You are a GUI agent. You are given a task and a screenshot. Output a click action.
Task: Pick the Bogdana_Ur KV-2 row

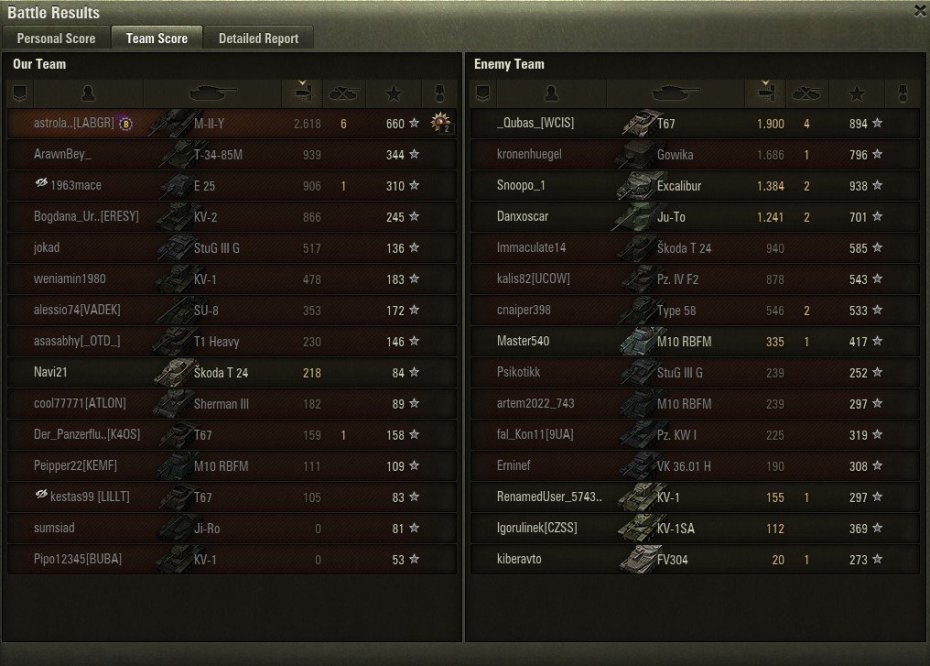[x=232, y=217]
